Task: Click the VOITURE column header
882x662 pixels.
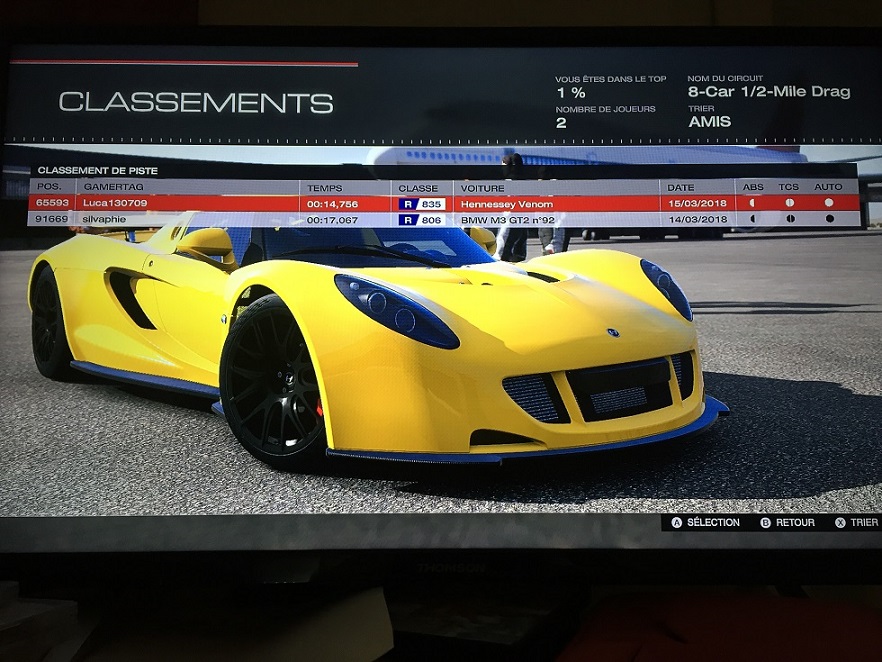Action: [x=482, y=188]
